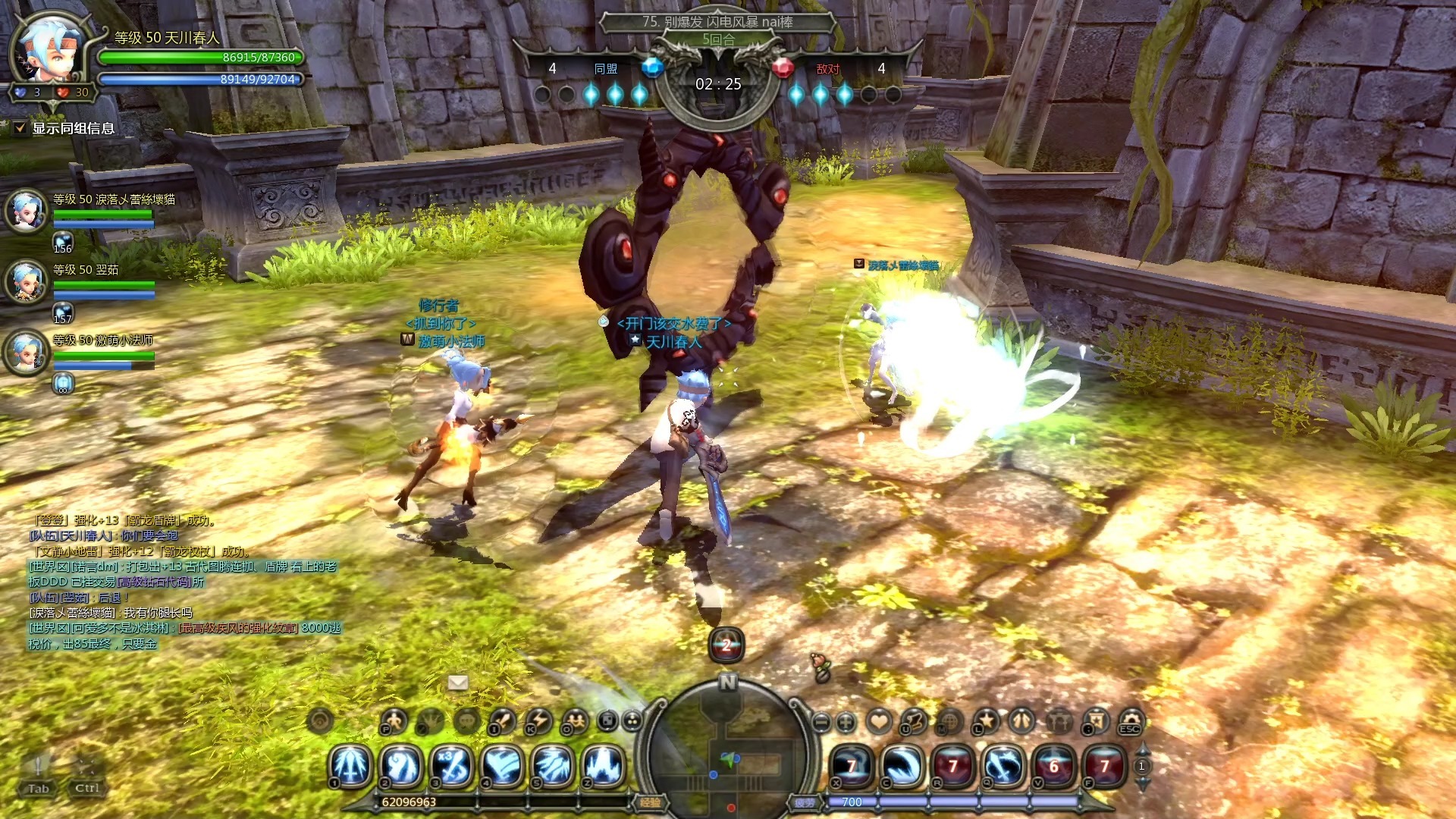
Task: Open the gear system menu
Action: (x=1131, y=721)
